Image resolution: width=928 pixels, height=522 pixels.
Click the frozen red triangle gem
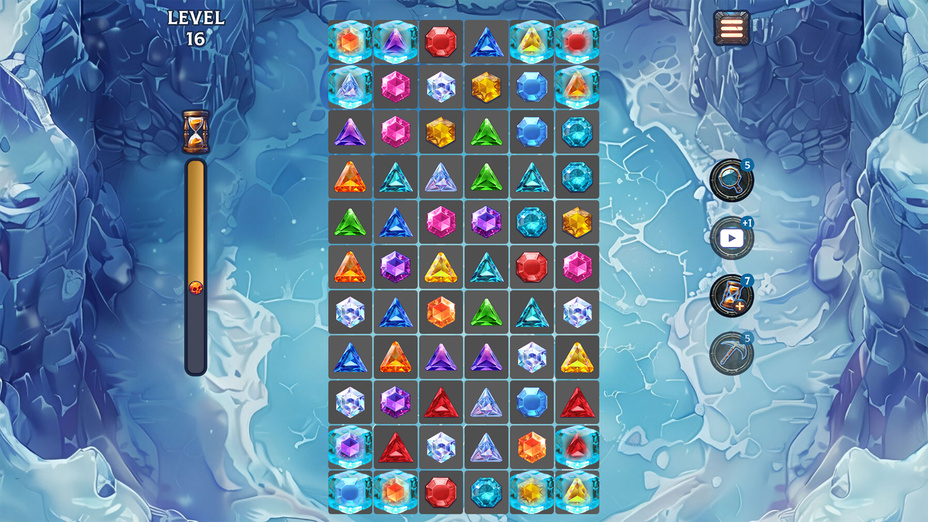pyautogui.click(x=577, y=447)
